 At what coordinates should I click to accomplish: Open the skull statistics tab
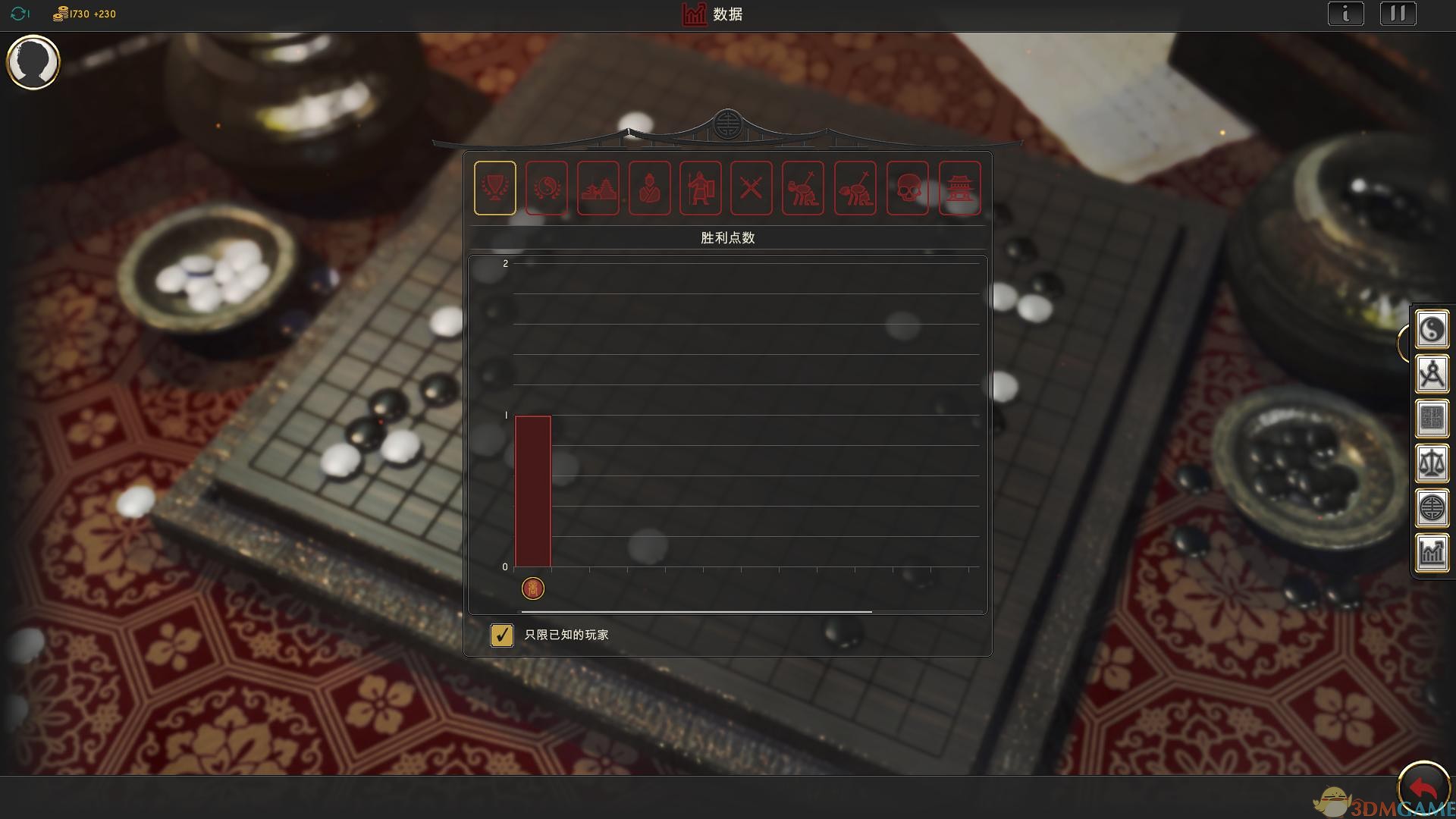(x=908, y=188)
